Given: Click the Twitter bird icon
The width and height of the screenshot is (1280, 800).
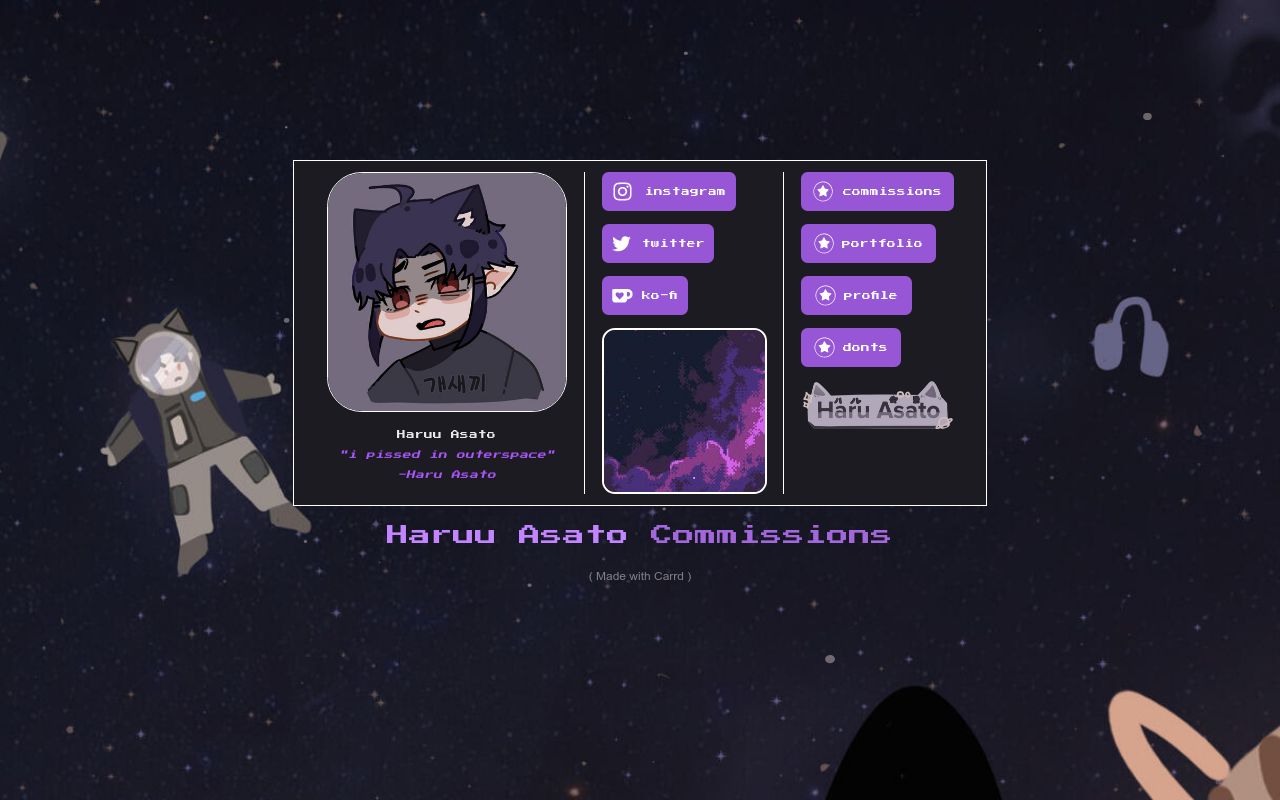Looking at the screenshot, I should coord(622,243).
